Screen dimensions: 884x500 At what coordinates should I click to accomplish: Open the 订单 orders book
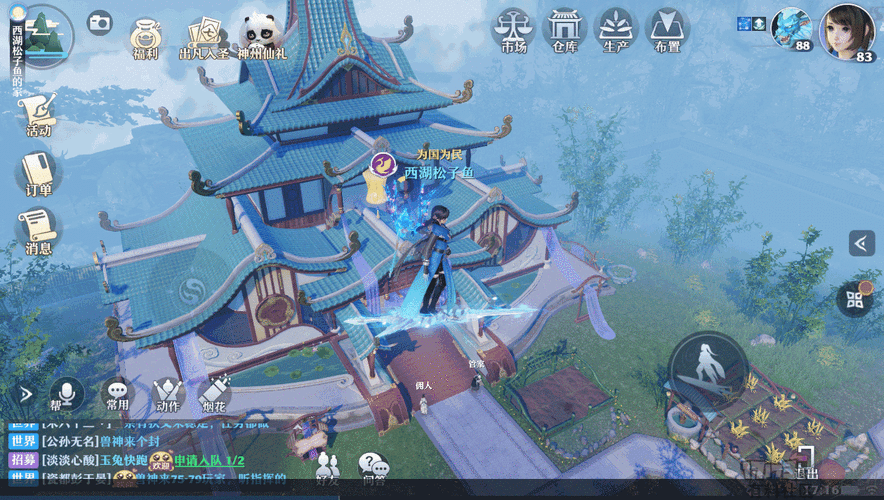(39, 172)
